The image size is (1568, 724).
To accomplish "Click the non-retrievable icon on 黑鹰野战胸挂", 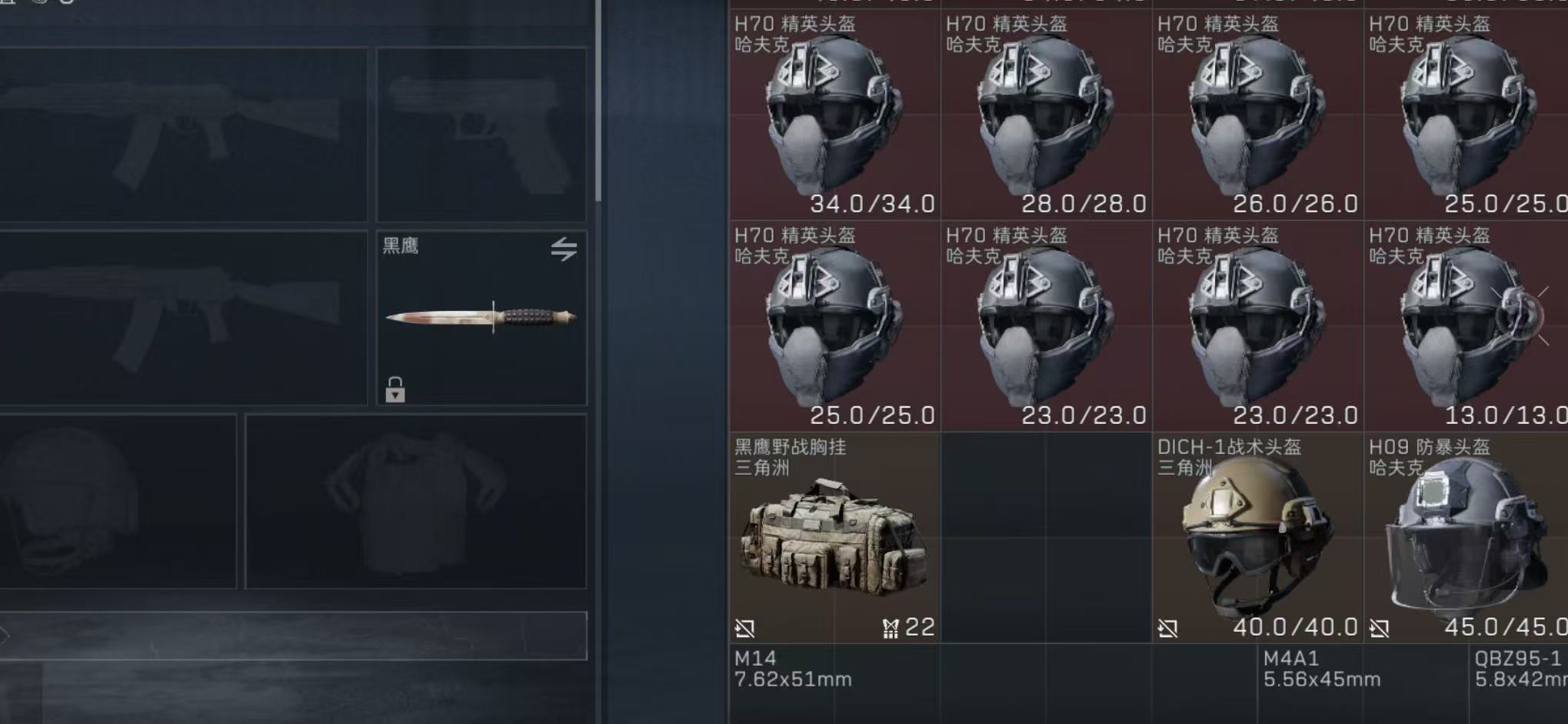I will 747,629.
